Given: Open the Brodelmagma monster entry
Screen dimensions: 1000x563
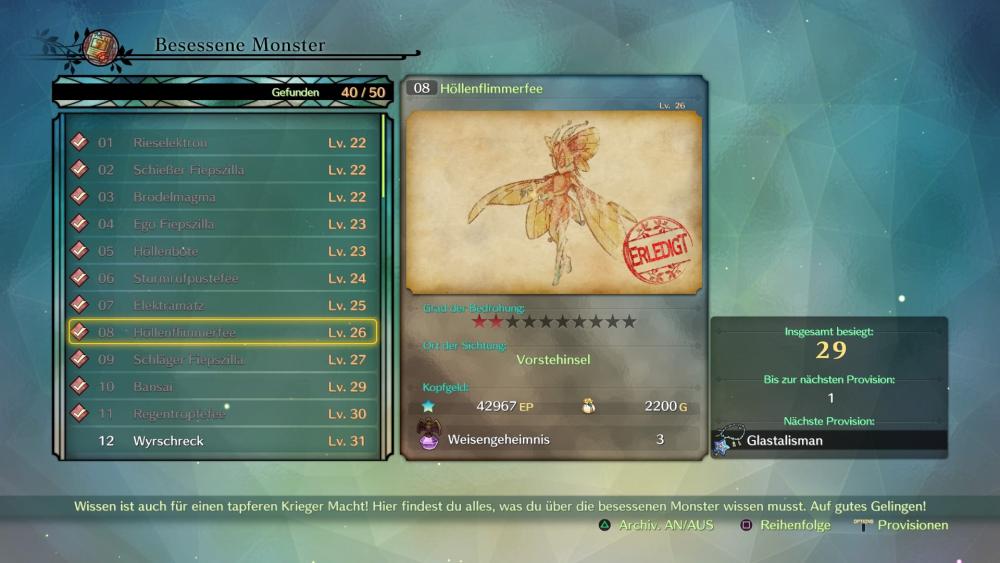Looking at the screenshot, I should point(222,197).
